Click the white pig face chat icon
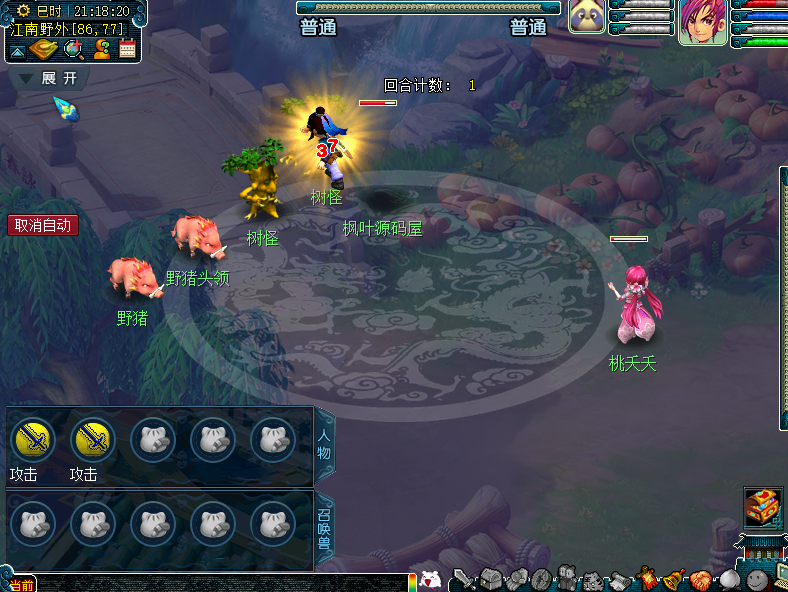788x592 pixels. pos(430,579)
